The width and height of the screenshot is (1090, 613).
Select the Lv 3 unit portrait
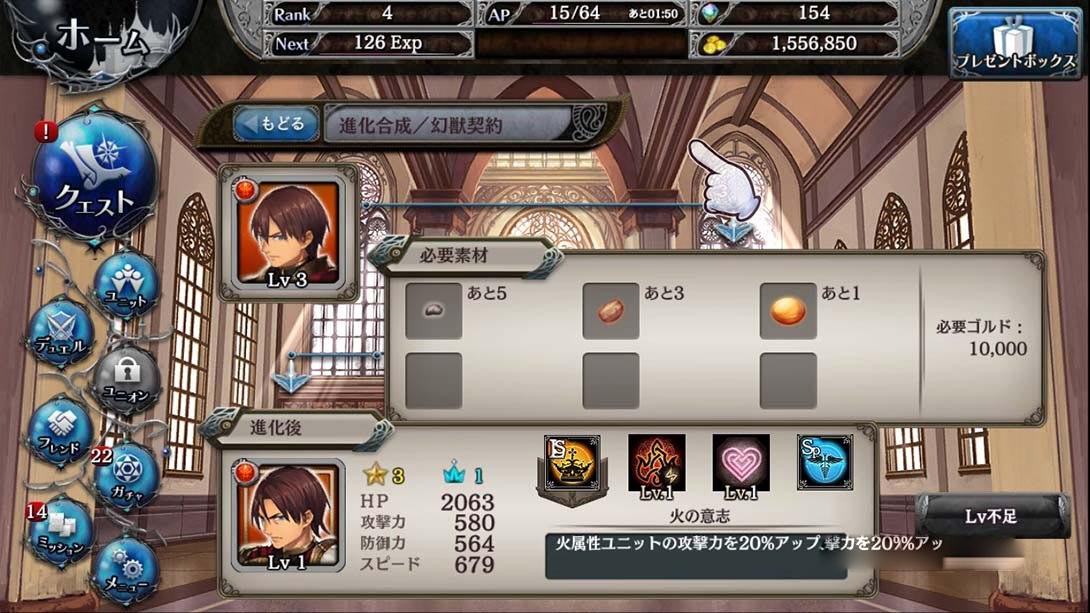click(288, 233)
